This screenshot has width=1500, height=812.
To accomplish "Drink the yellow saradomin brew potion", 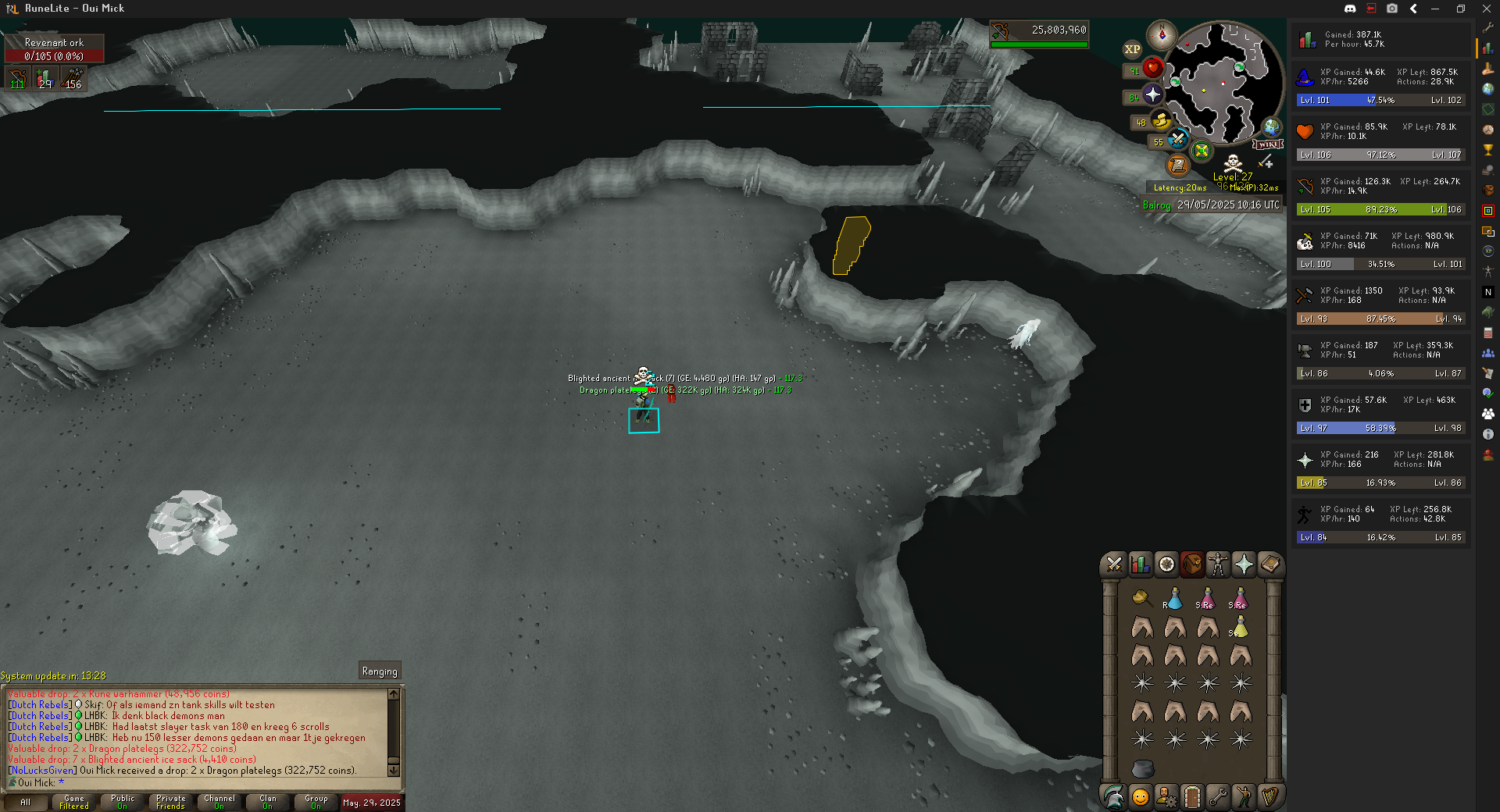I will click(x=1240, y=627).
